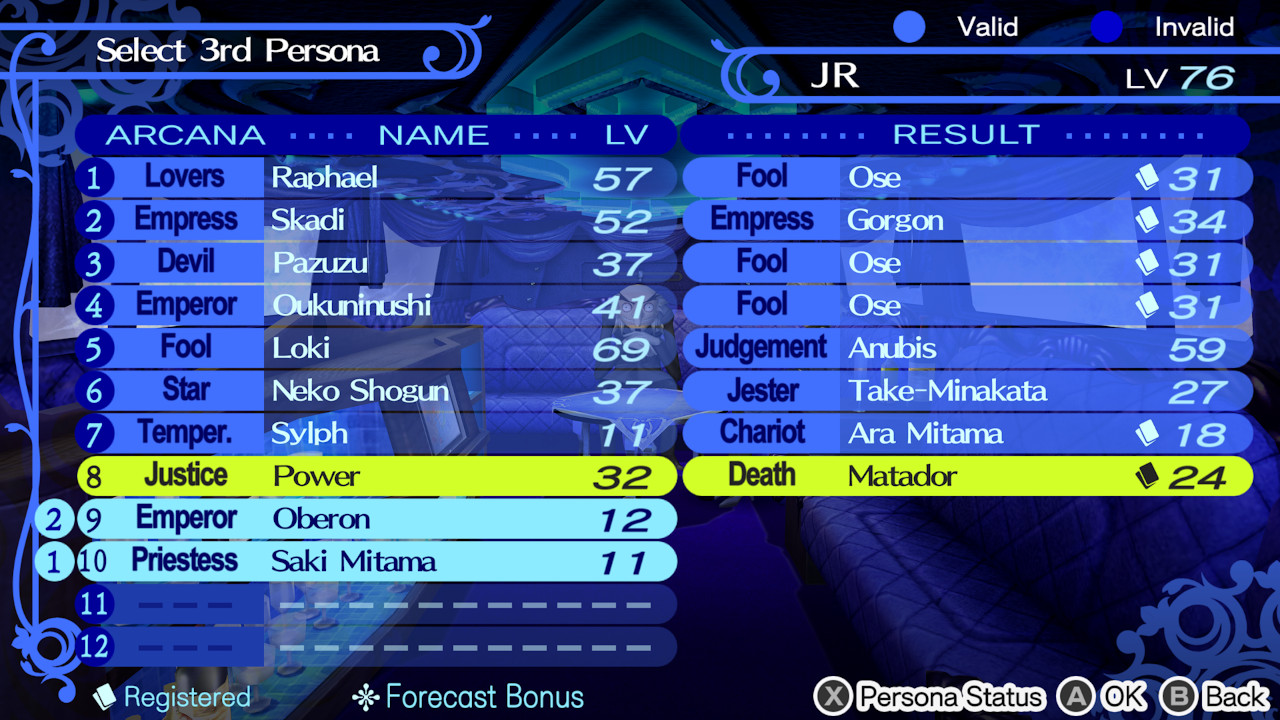Select the highlighted Justice Power row
Viewport: 1280px width, 720px height.
[375, 476]
